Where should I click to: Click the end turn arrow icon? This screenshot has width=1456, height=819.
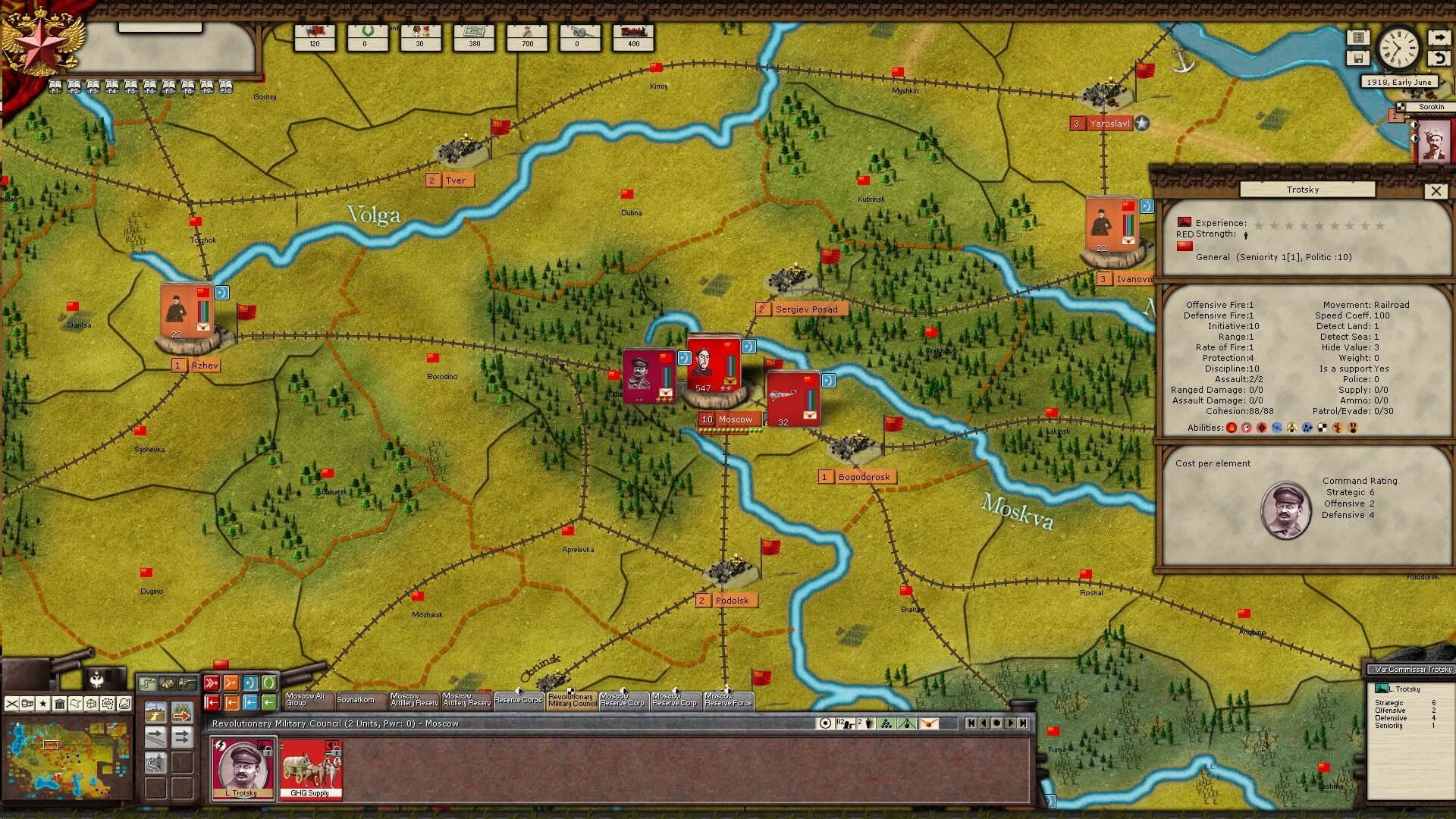[x=1439, y=37]
